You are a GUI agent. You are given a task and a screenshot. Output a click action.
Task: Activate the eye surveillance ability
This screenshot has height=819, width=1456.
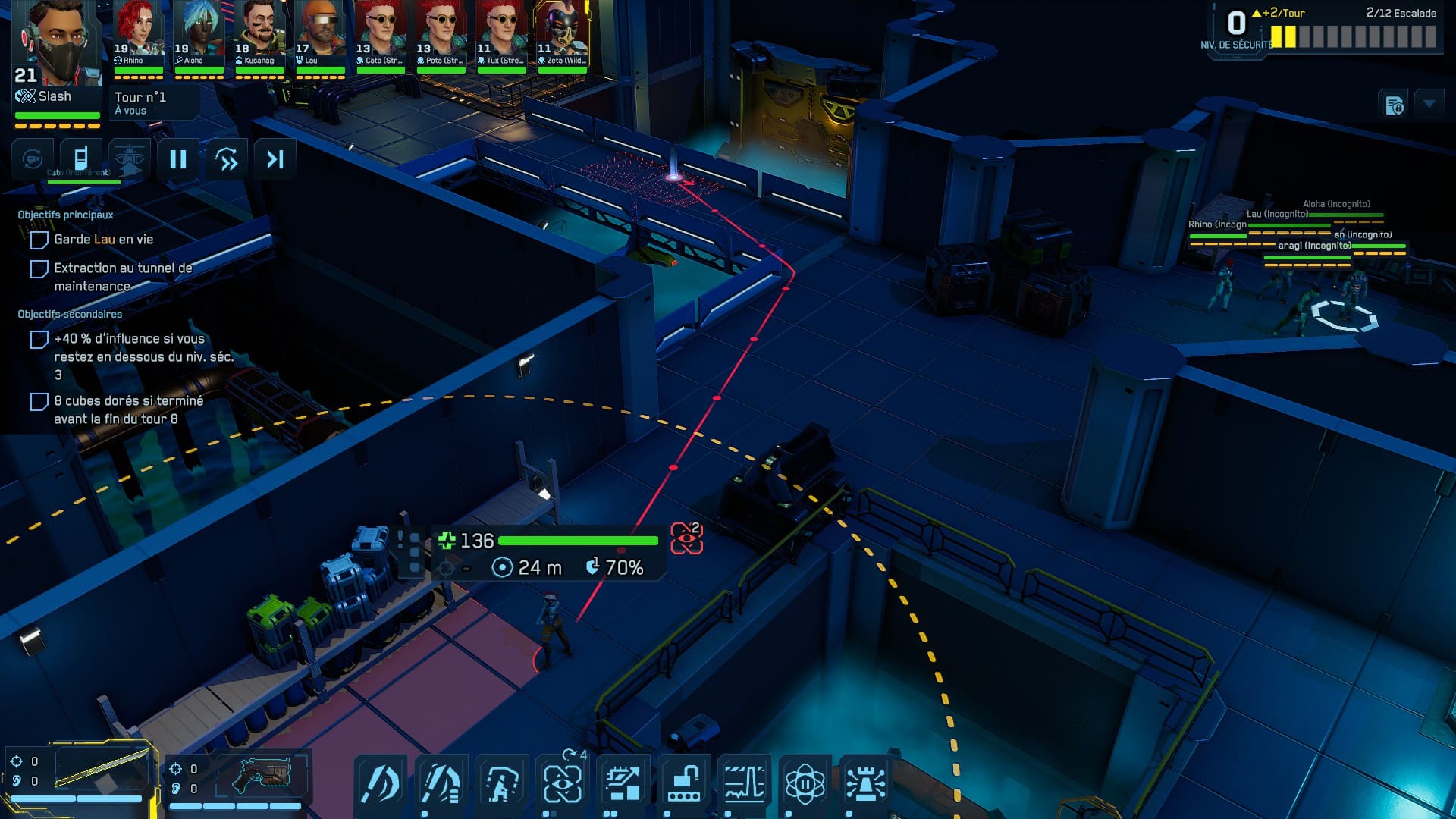(563, 783)
